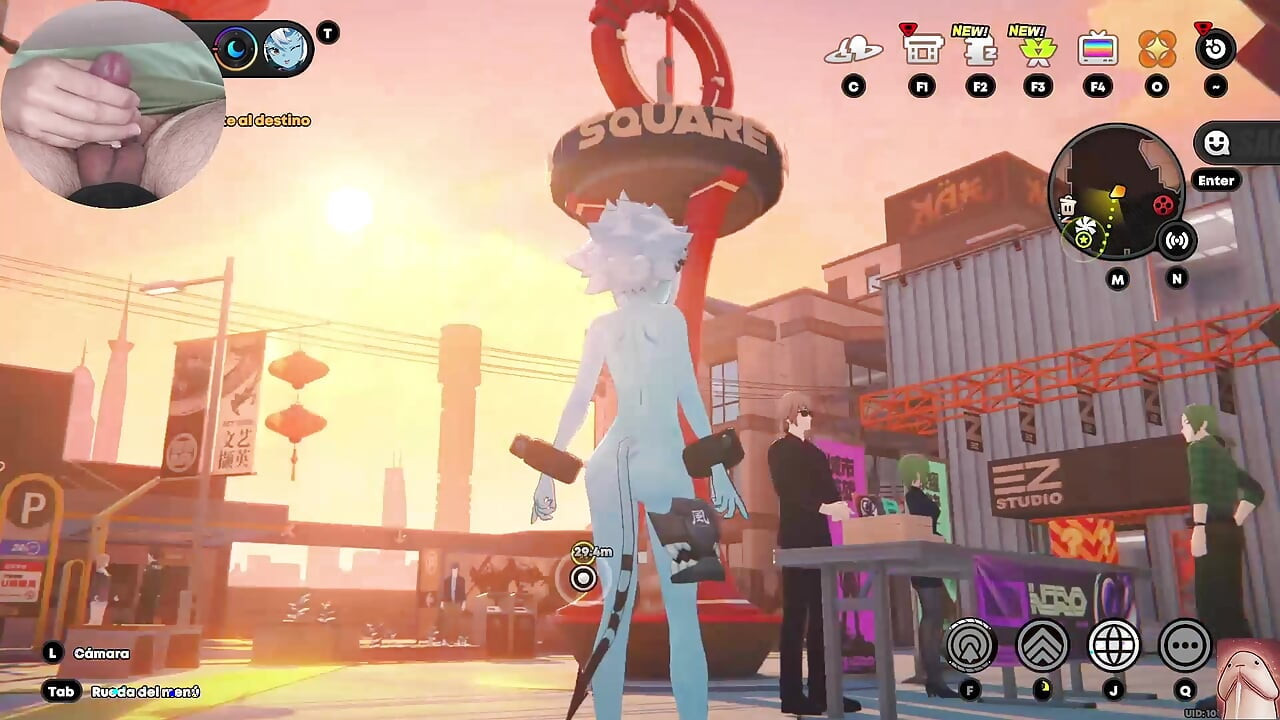
Task: Click the circular arrow icon
Action: (1215, 50)
